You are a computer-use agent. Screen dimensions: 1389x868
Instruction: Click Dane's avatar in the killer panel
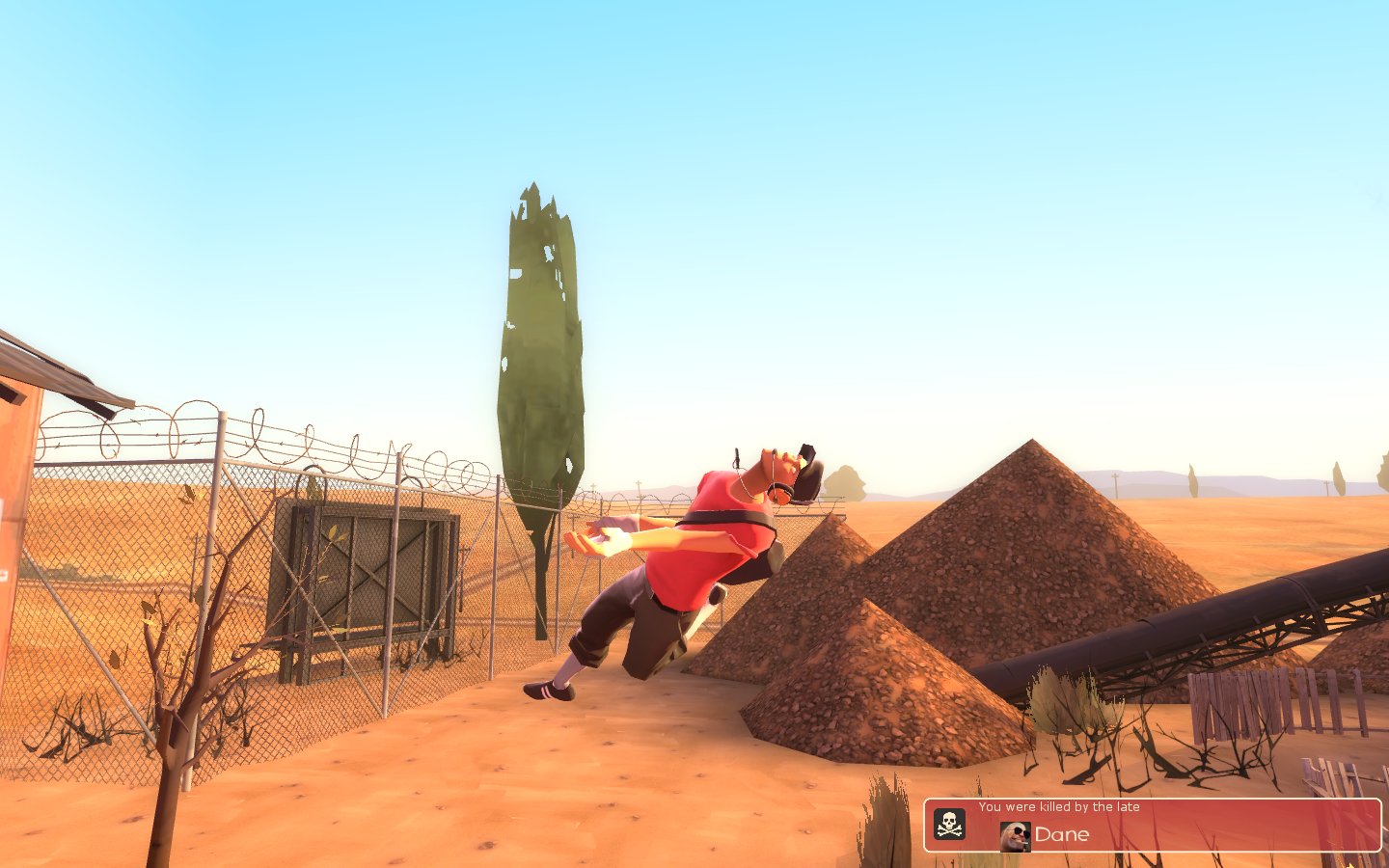pos(1015,836)
